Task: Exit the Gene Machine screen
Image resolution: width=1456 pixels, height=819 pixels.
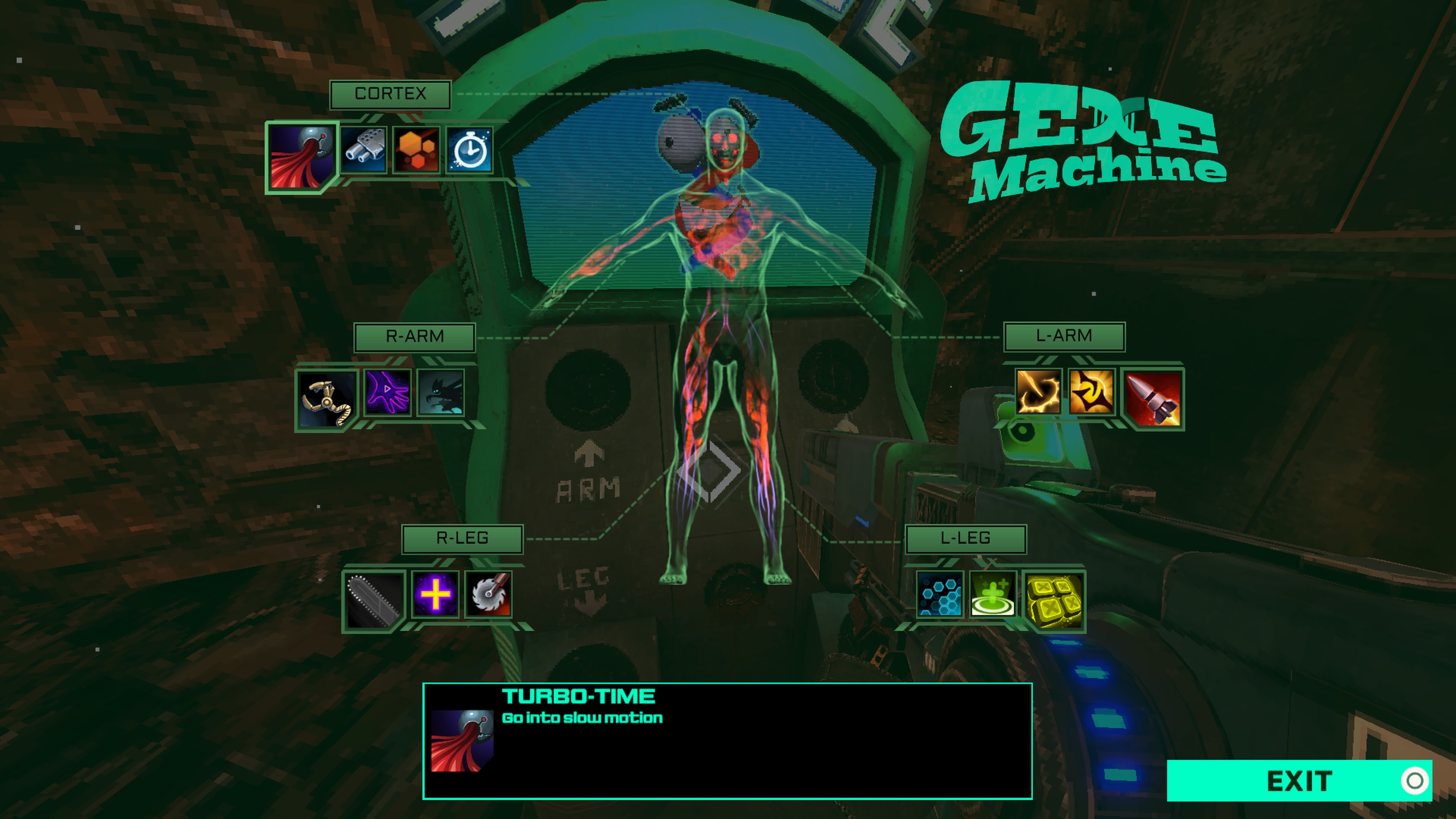Action: (x=1299, y=781)
